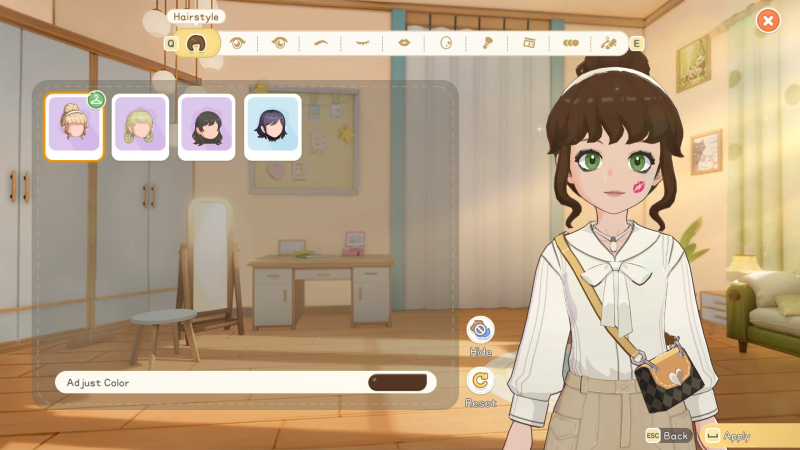Open the makeup brush tab
The height and width of the screenshot is (450, 800).
487,43
